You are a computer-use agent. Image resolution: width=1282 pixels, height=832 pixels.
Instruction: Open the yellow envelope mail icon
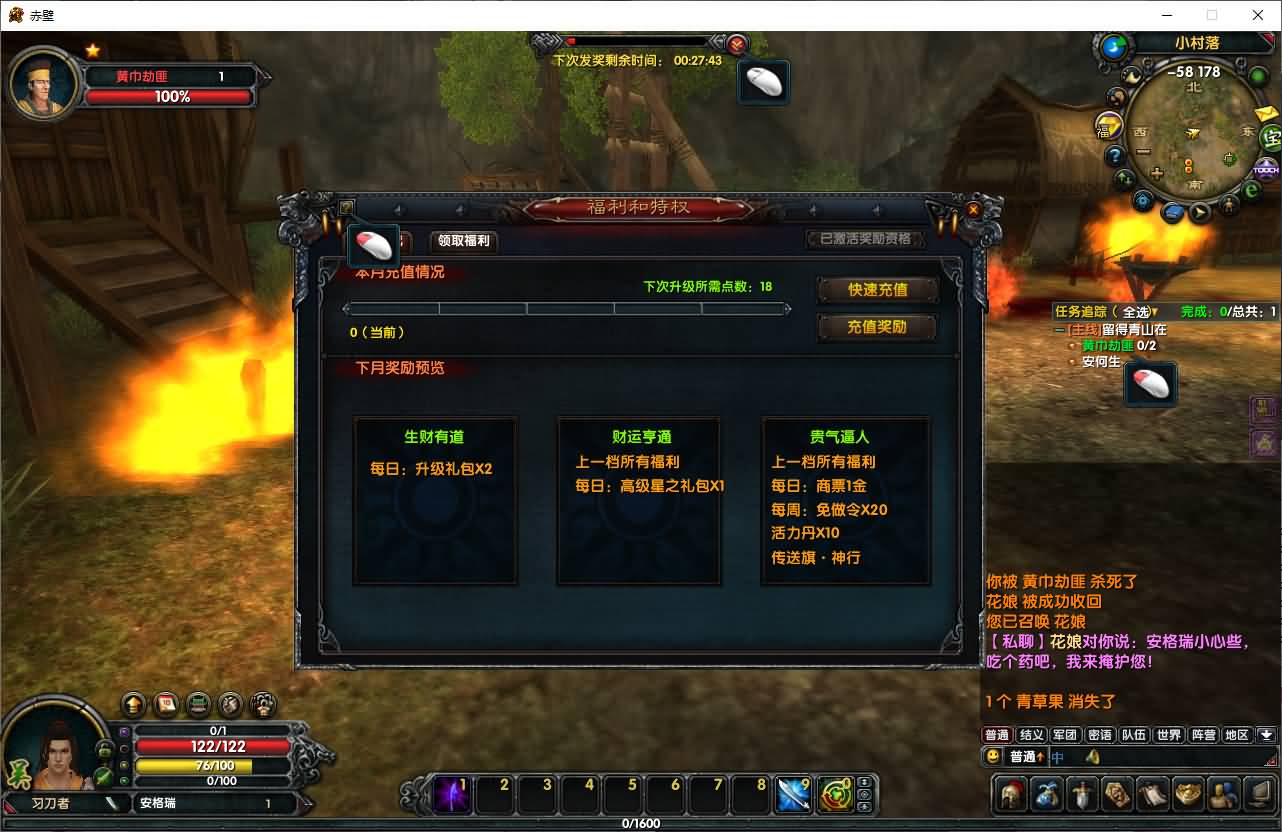pyautogui.click(x=1266, y=114)
